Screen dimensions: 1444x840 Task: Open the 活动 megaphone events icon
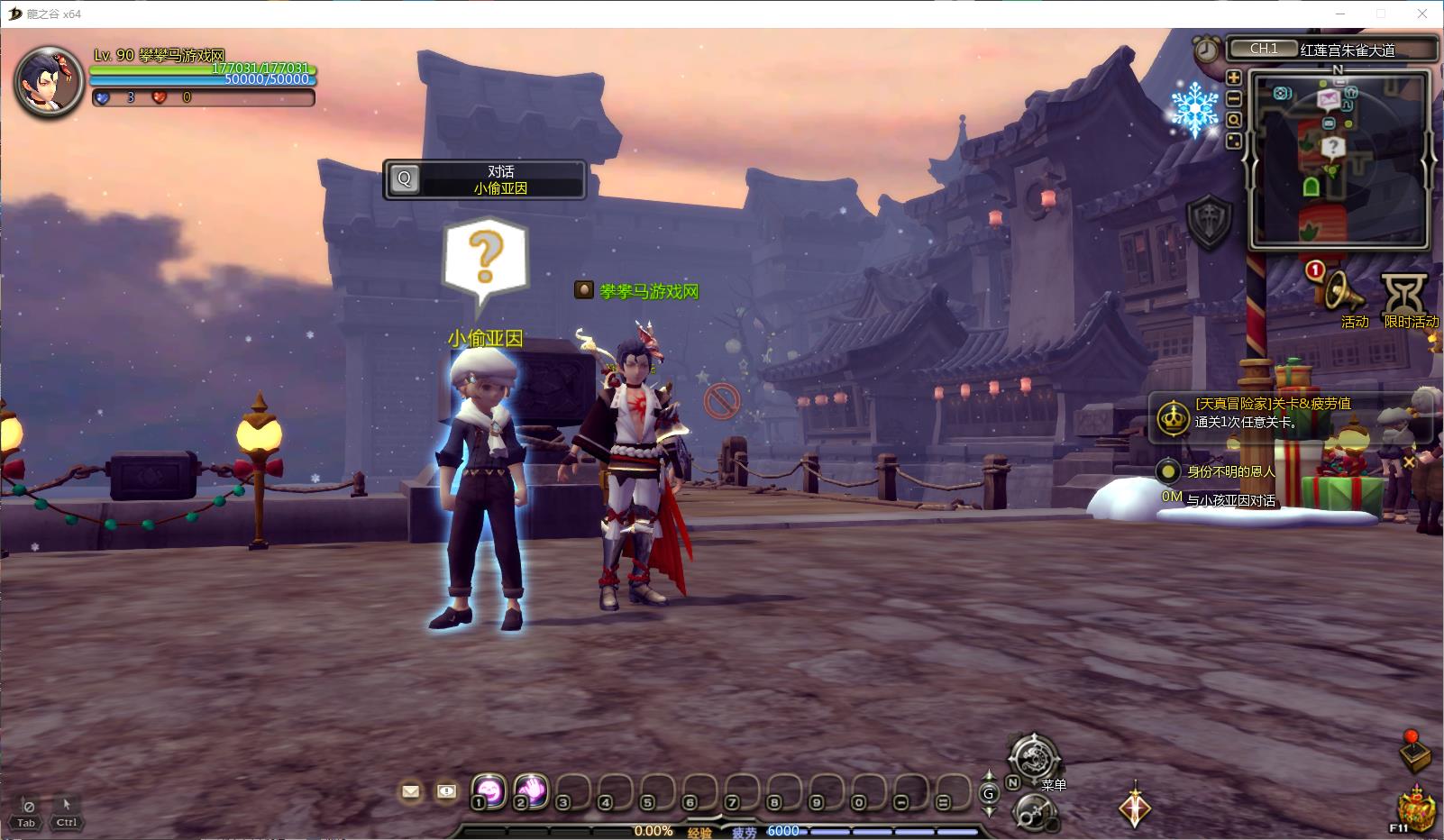tap(1339, 291)
